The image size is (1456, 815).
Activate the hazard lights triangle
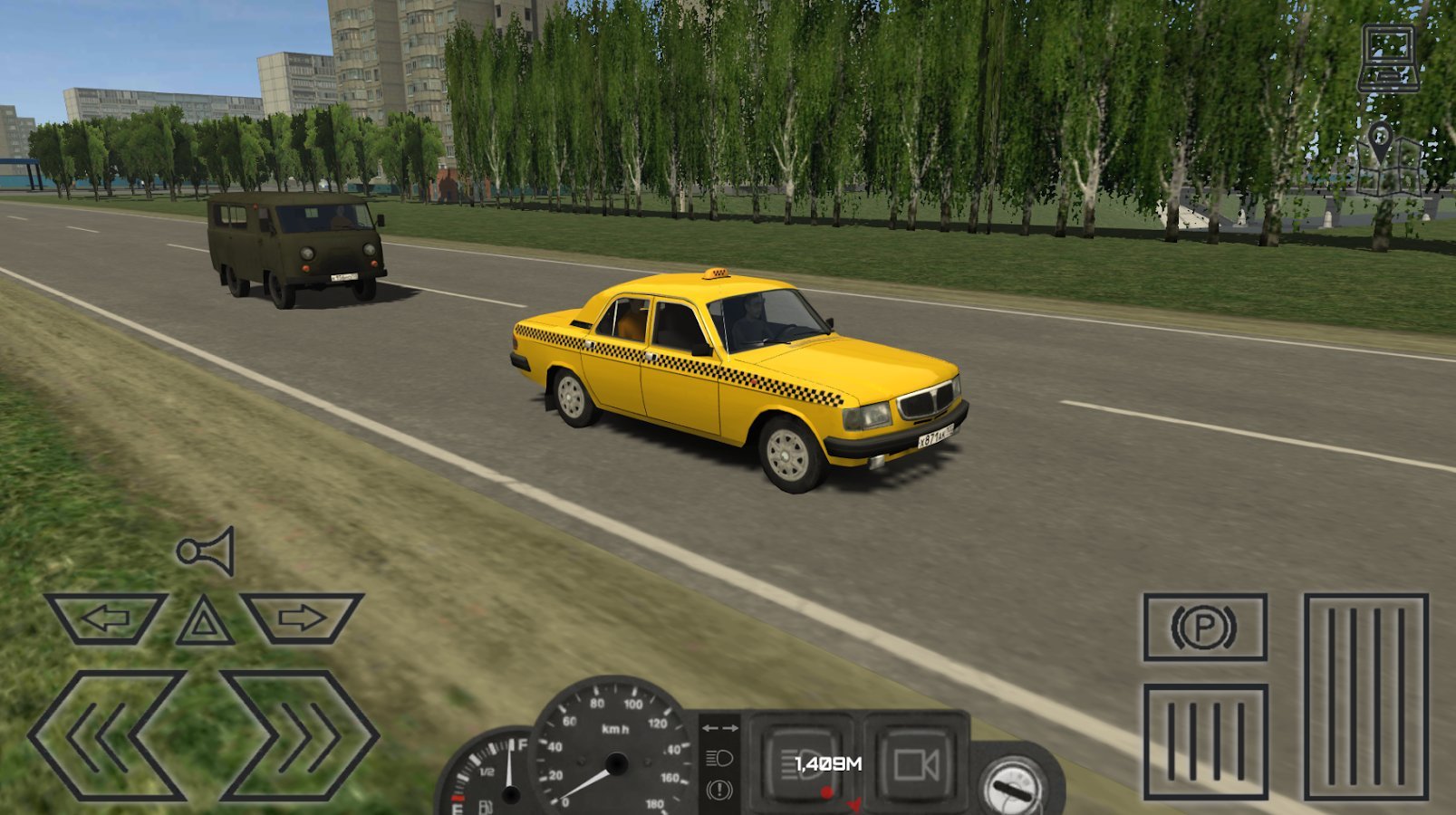(x=205, y=623)
